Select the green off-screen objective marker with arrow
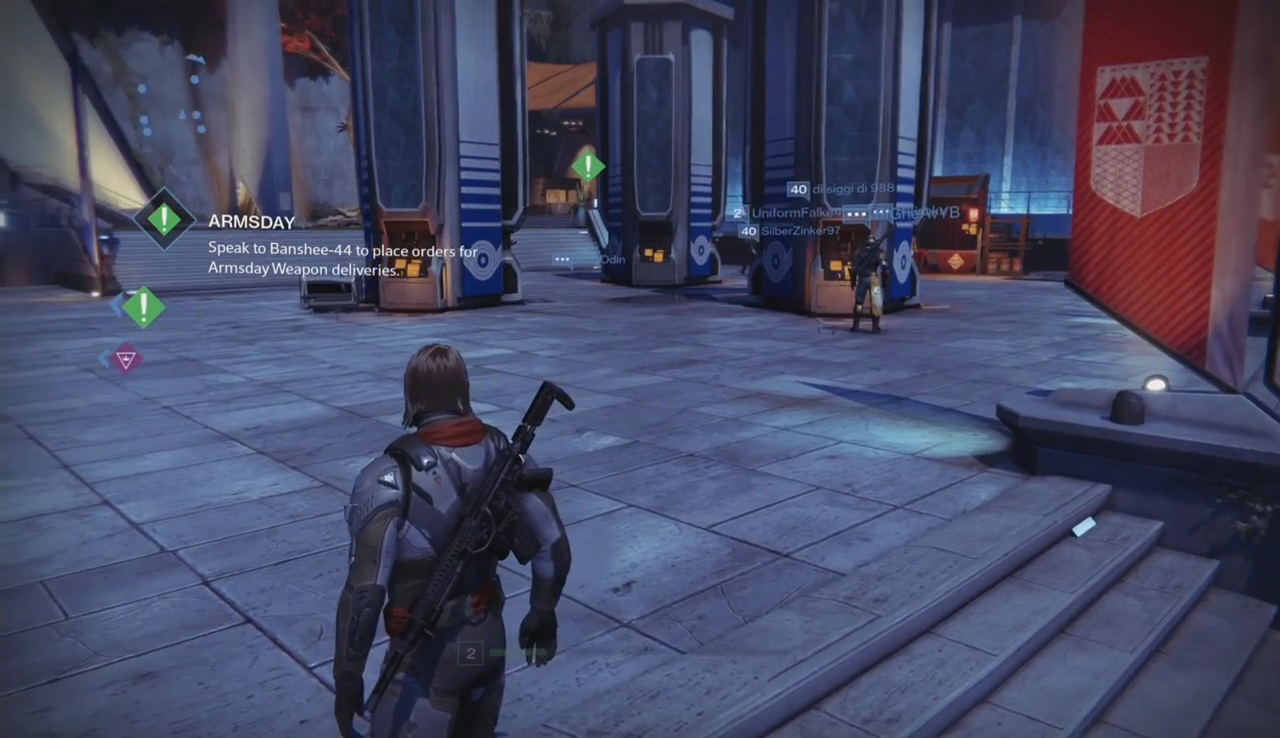1280x738 pixels. (x=143, y=307)
